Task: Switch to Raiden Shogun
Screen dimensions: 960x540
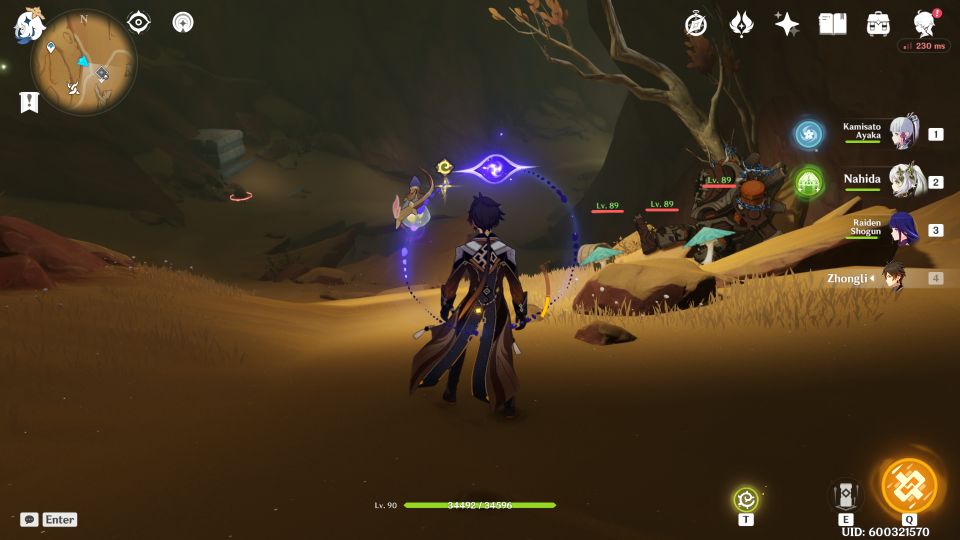Action: point(903,229)
